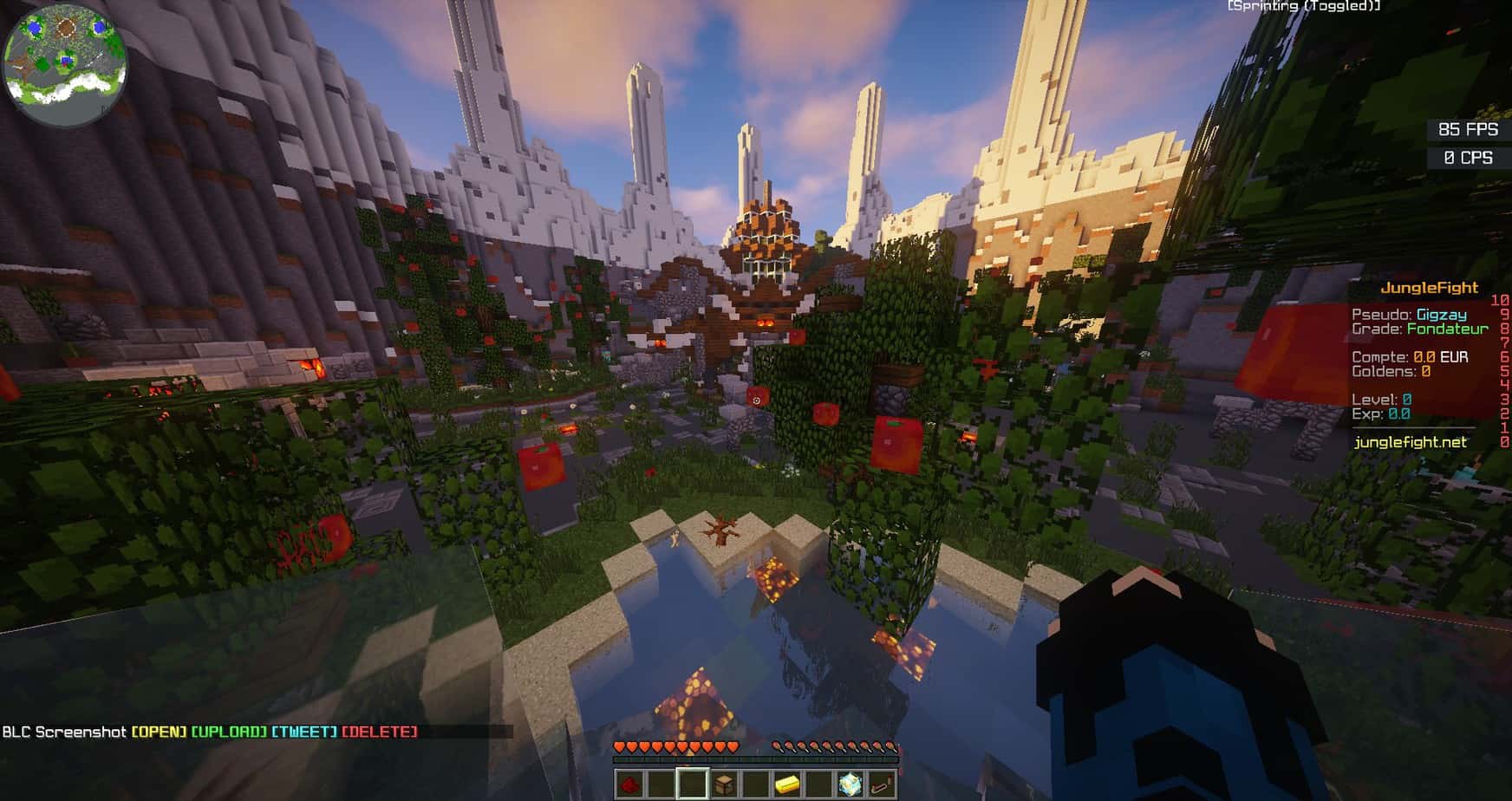Select the gold ingot hotbar slot
Viewport: 1512px width, 801px height.
(787, 784)
